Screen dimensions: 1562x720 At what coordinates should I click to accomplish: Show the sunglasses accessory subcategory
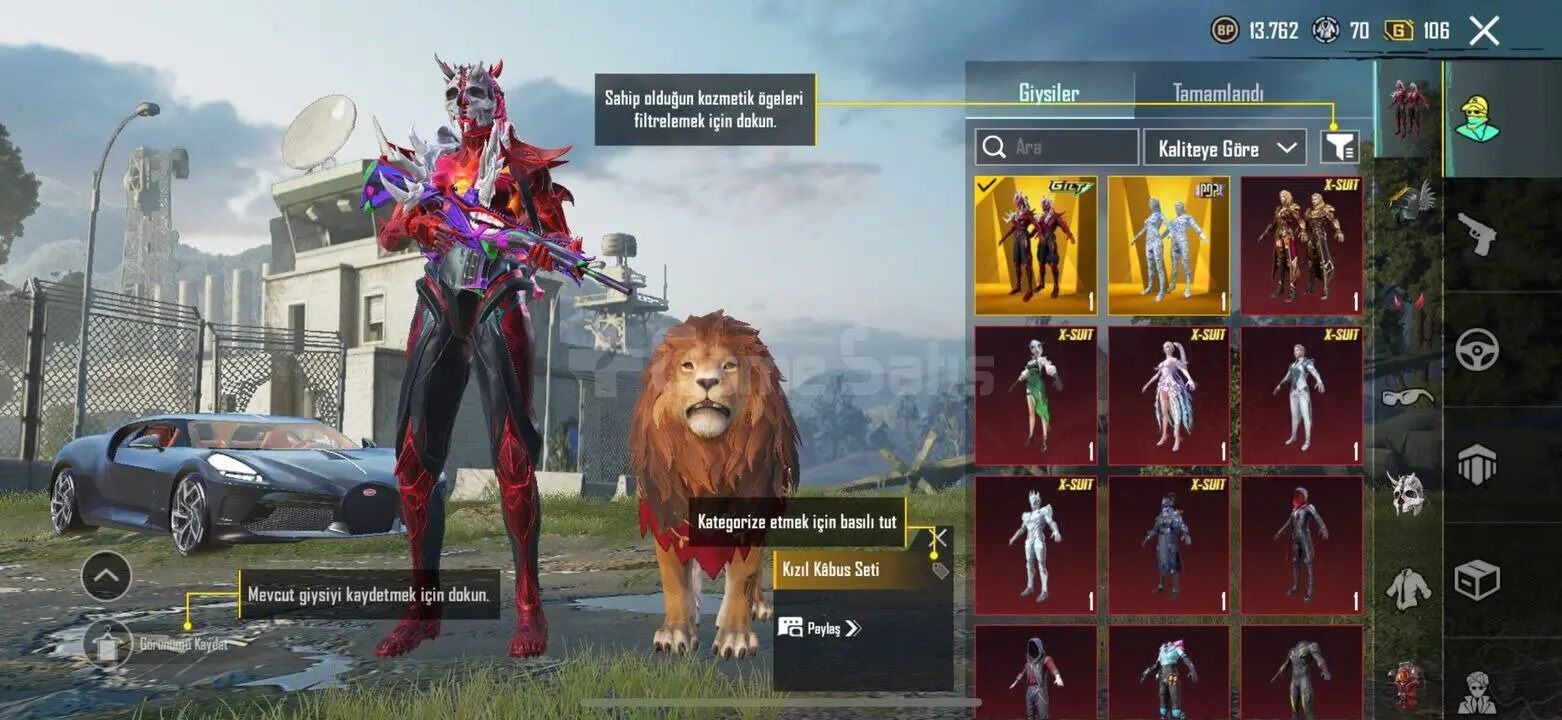coord(1408,397)
